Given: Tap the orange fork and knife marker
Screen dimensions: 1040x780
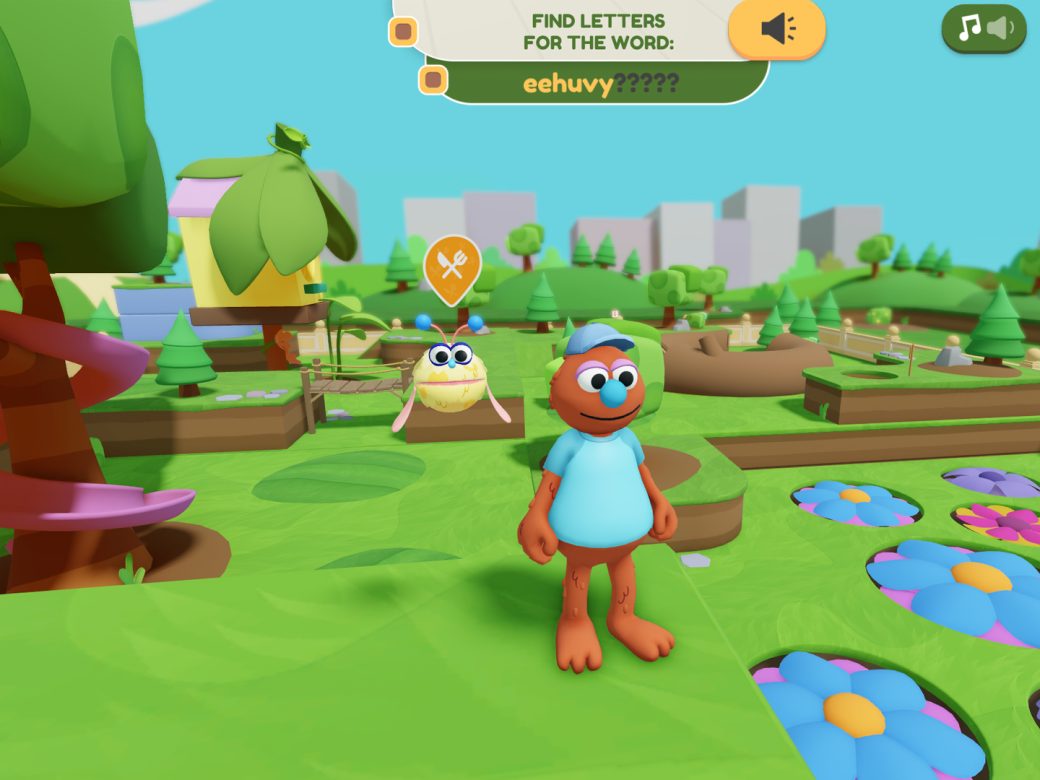Looking at the screenshot, I should tap(452, 266).
